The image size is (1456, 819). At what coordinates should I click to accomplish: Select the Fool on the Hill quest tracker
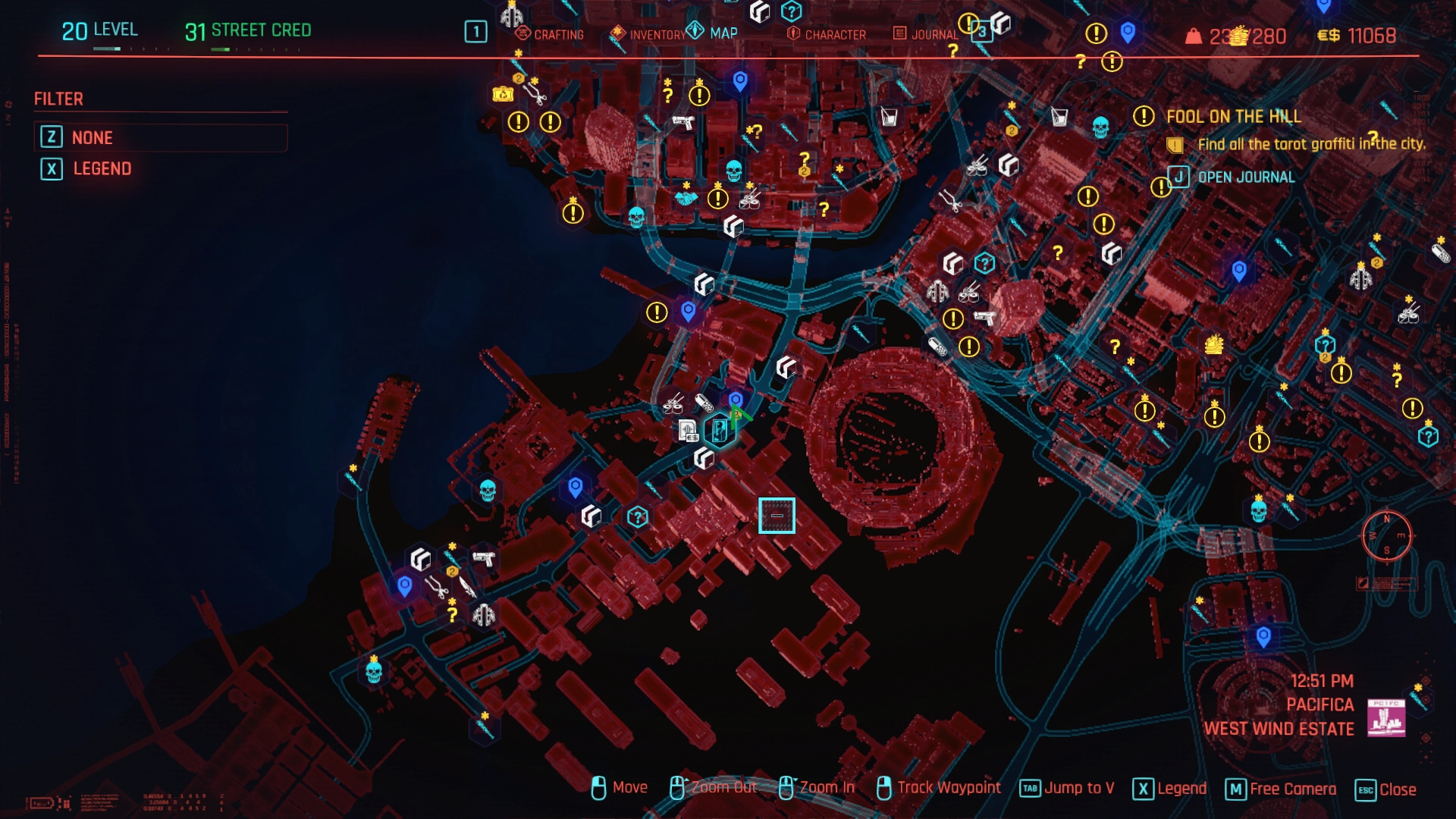click(1233, 116)
